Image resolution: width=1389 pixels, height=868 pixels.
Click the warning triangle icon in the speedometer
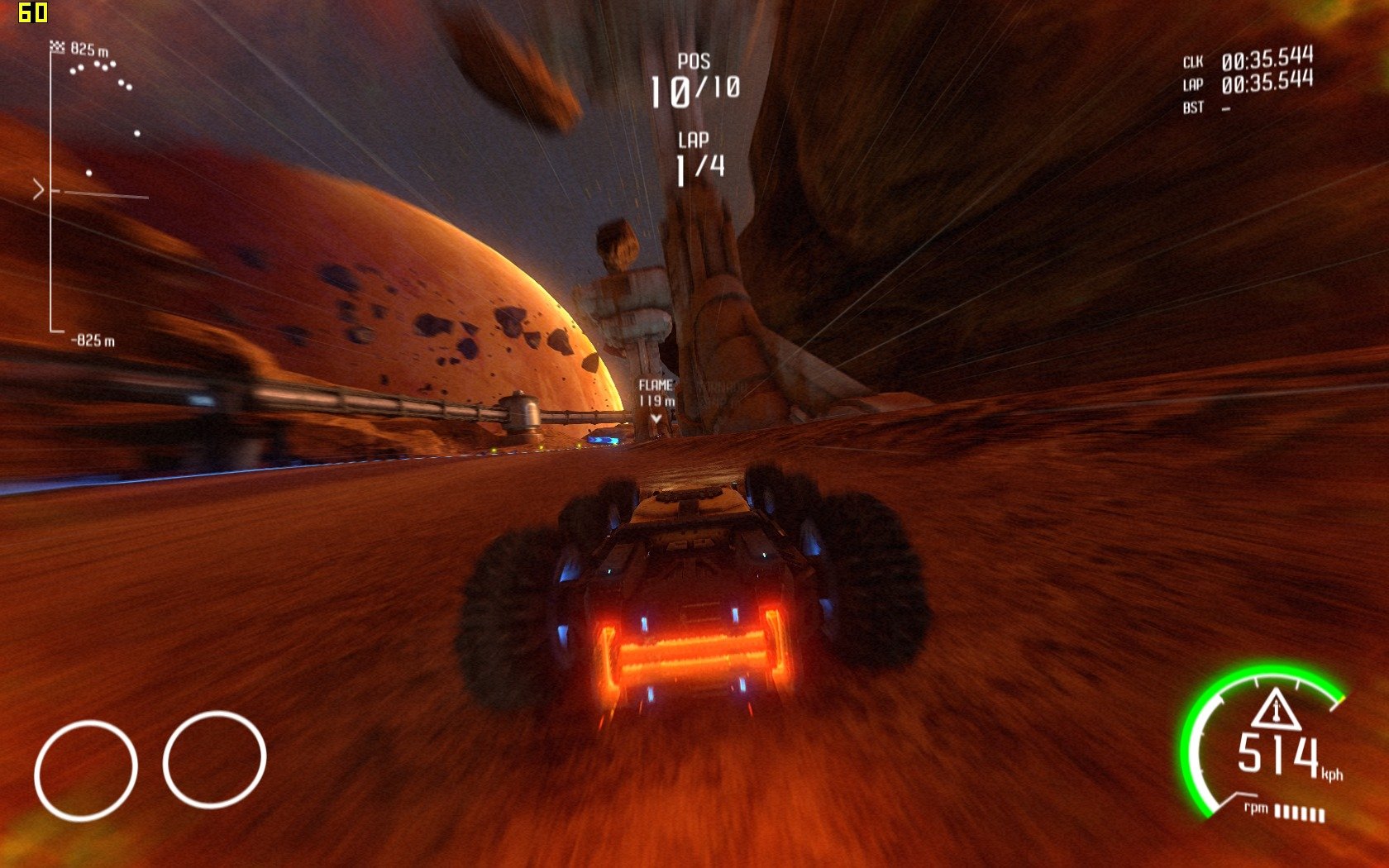[1276, 708]
